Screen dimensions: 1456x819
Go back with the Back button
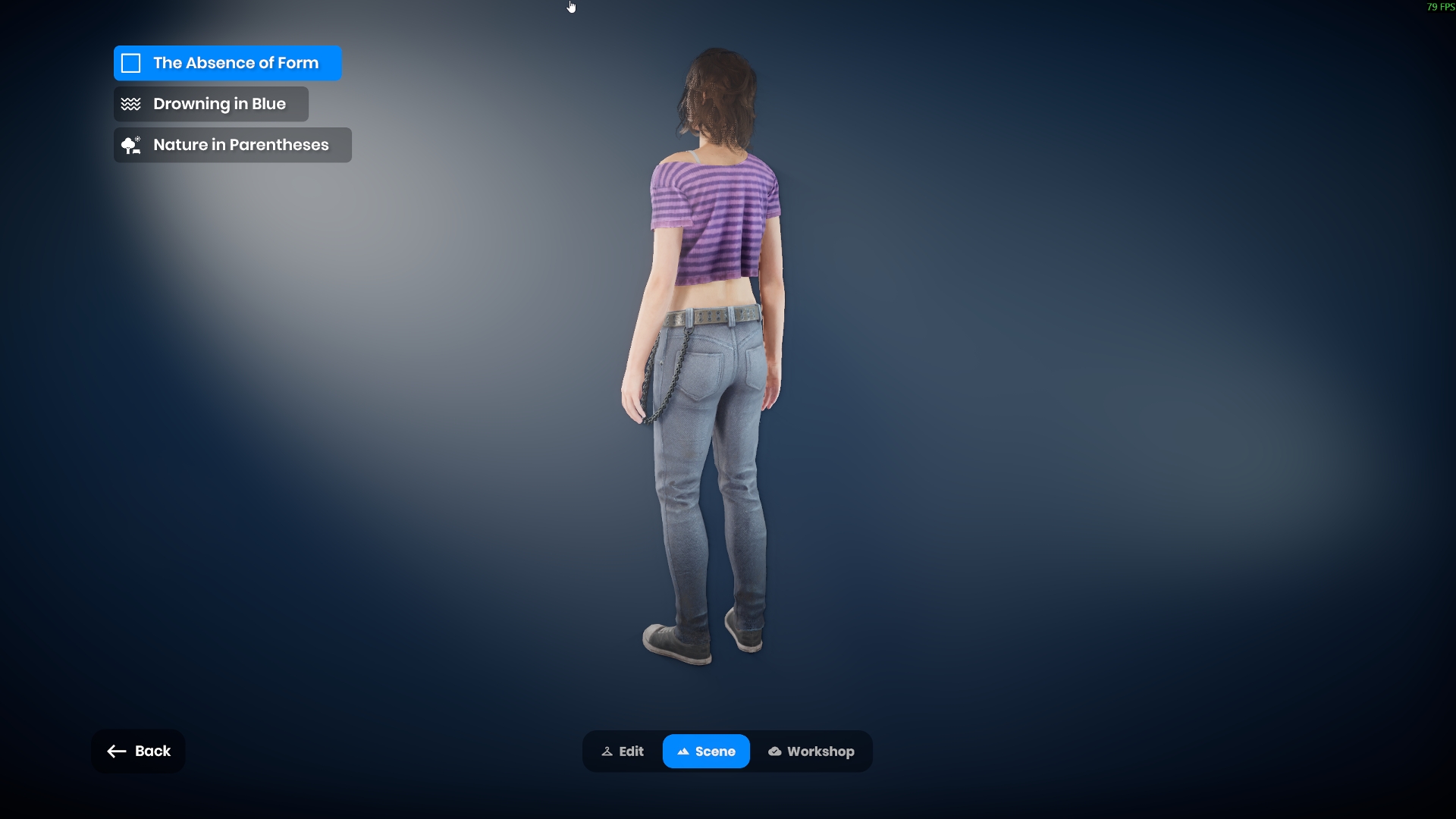click(138, 751)
